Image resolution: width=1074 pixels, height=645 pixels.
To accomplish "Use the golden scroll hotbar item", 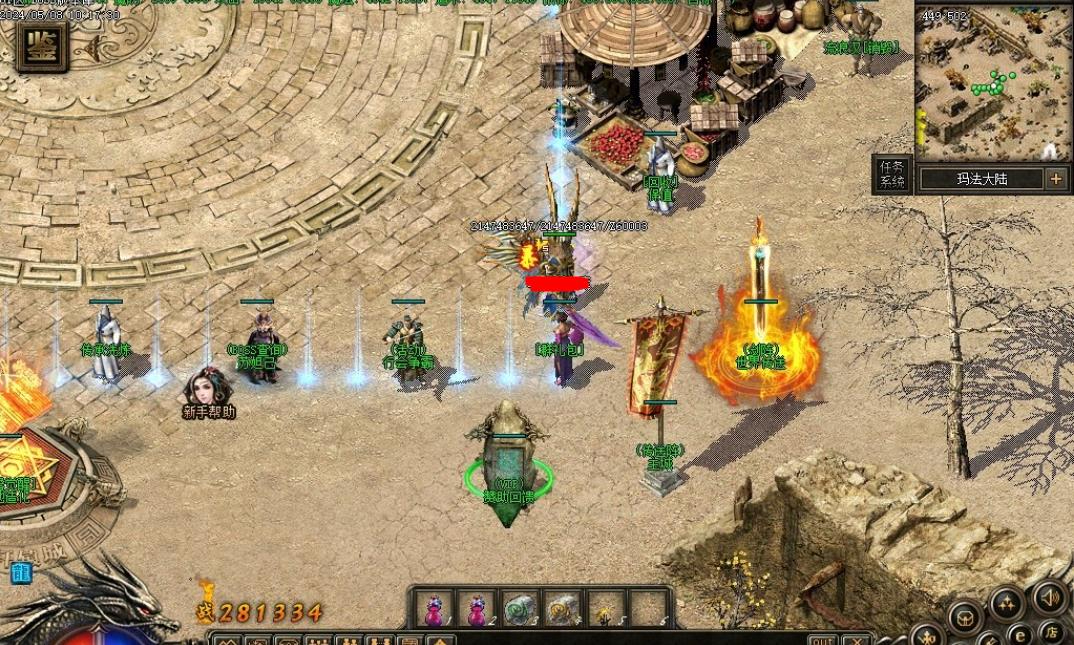I will pos(562,609).
